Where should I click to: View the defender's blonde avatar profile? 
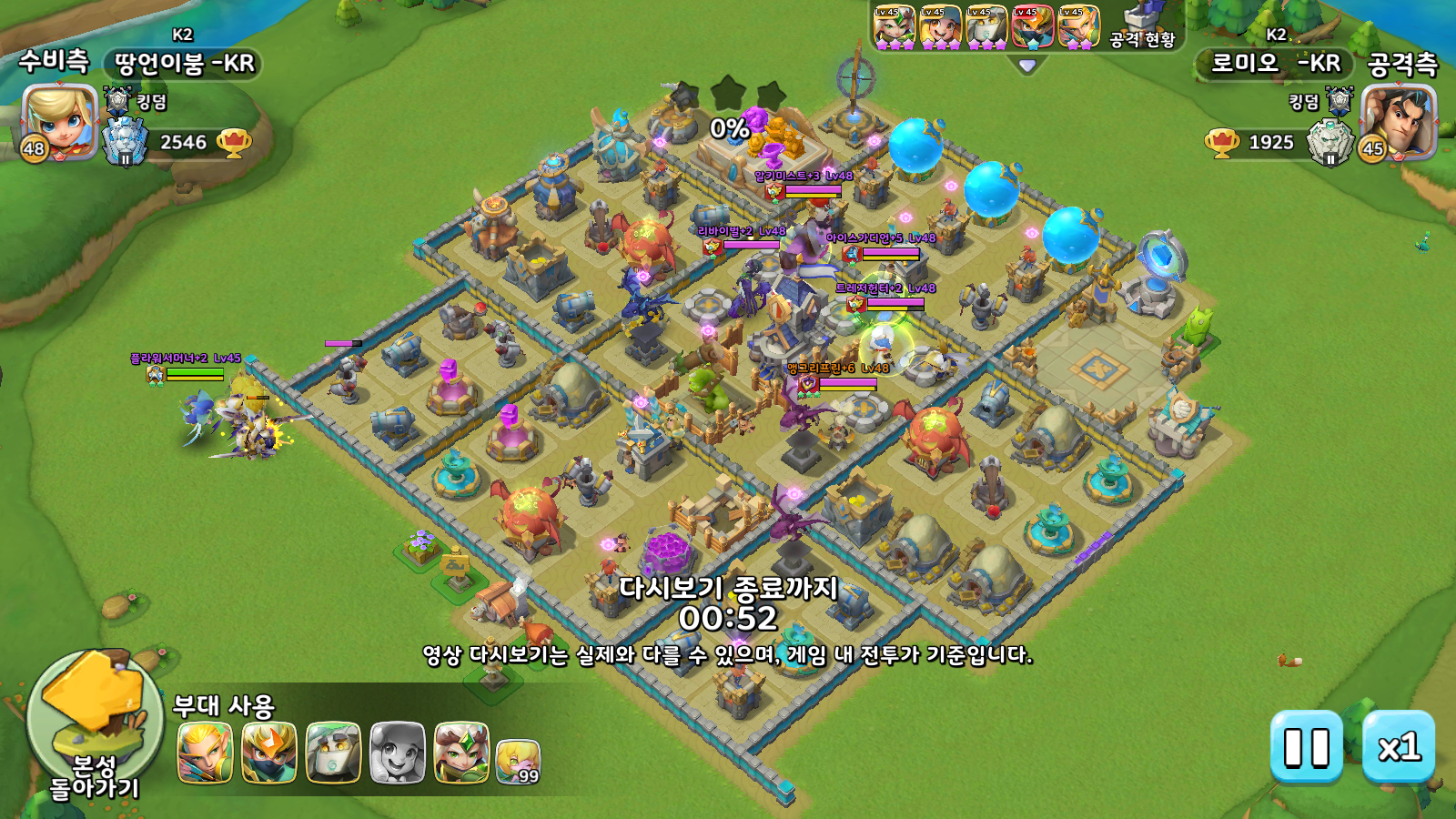(59, 121)
